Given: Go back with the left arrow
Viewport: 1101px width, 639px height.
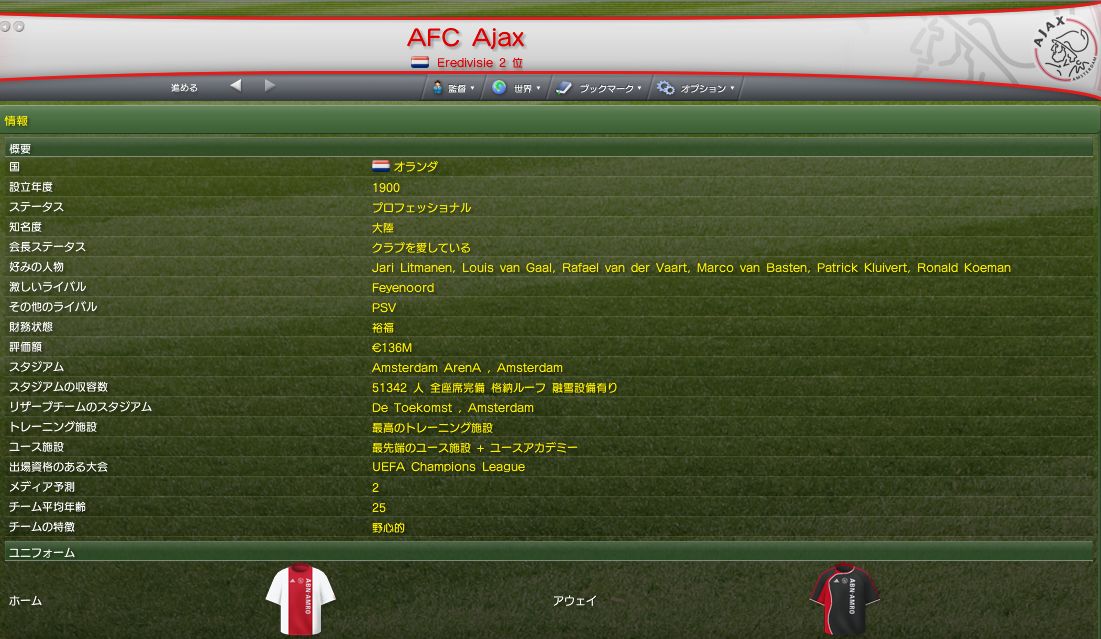Looking at the screenshot, I should pos(235,86).
